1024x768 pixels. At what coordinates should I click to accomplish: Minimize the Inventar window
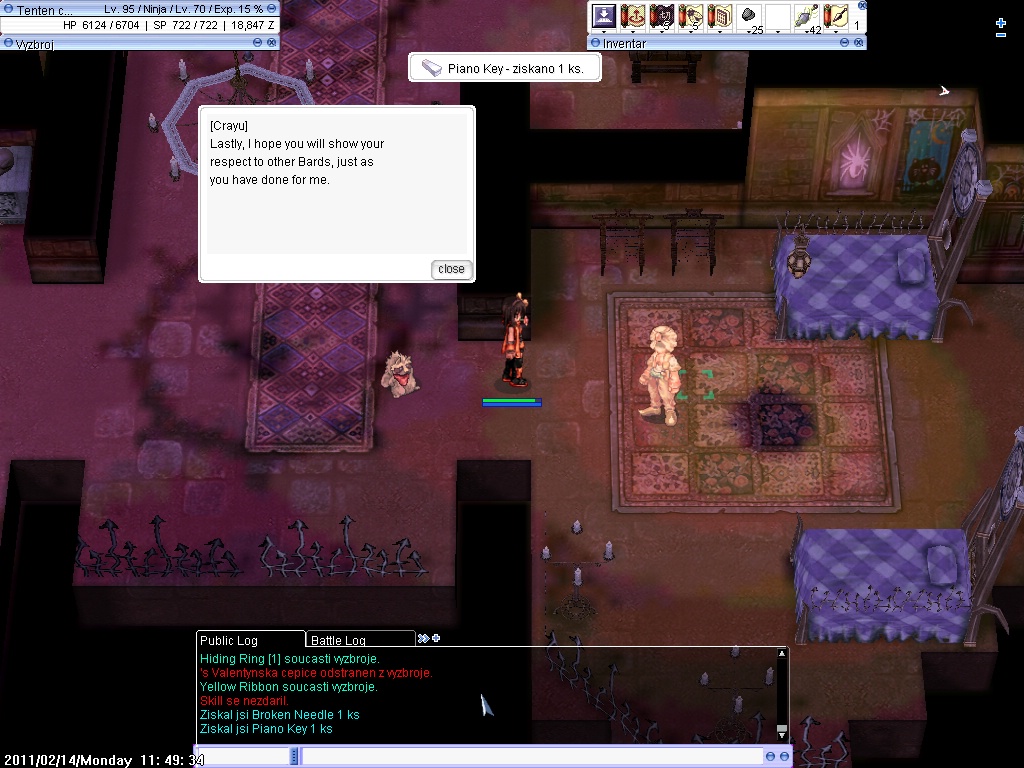pos(845,43)
